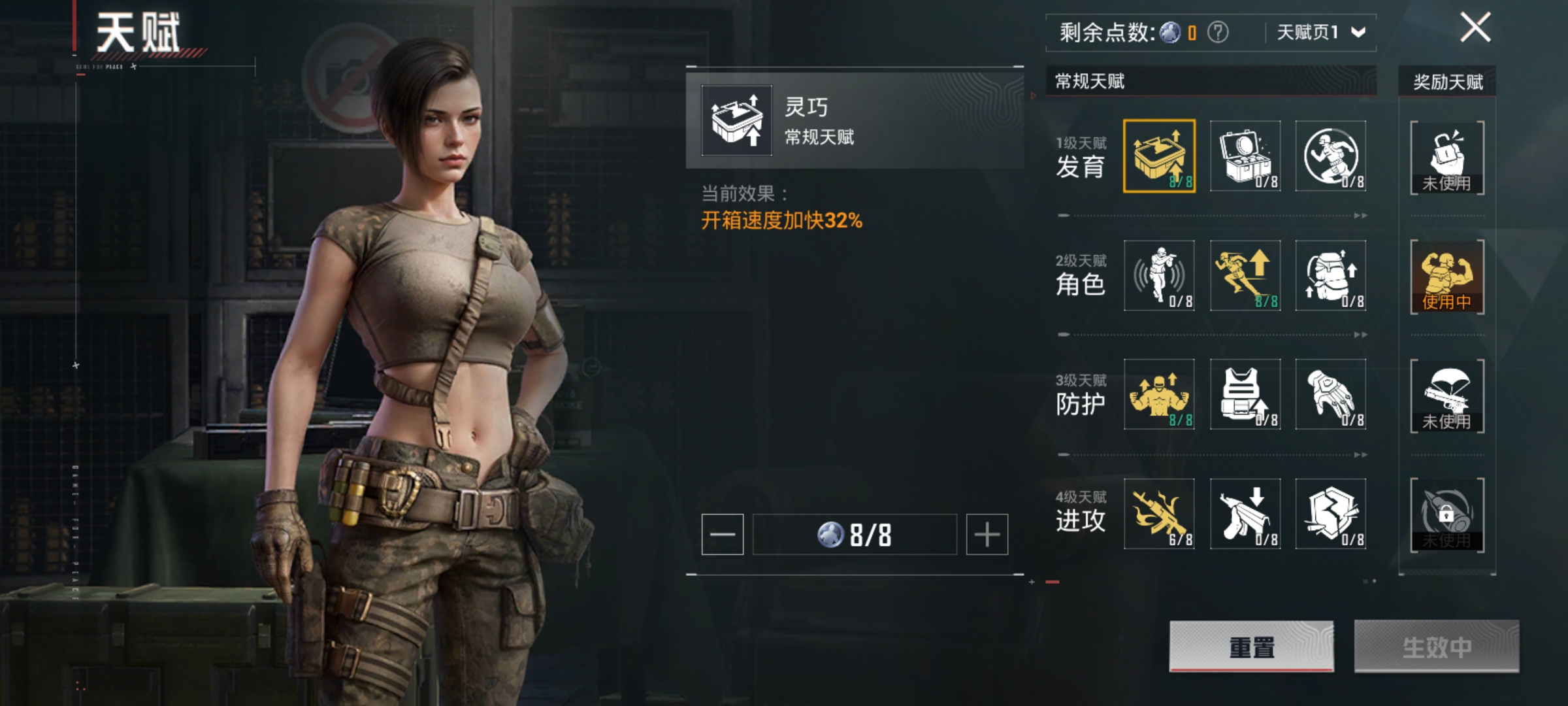Choose the running soldier circle talent
1568x706 pixels.
pyautogui.click(x=1331, y=156)
